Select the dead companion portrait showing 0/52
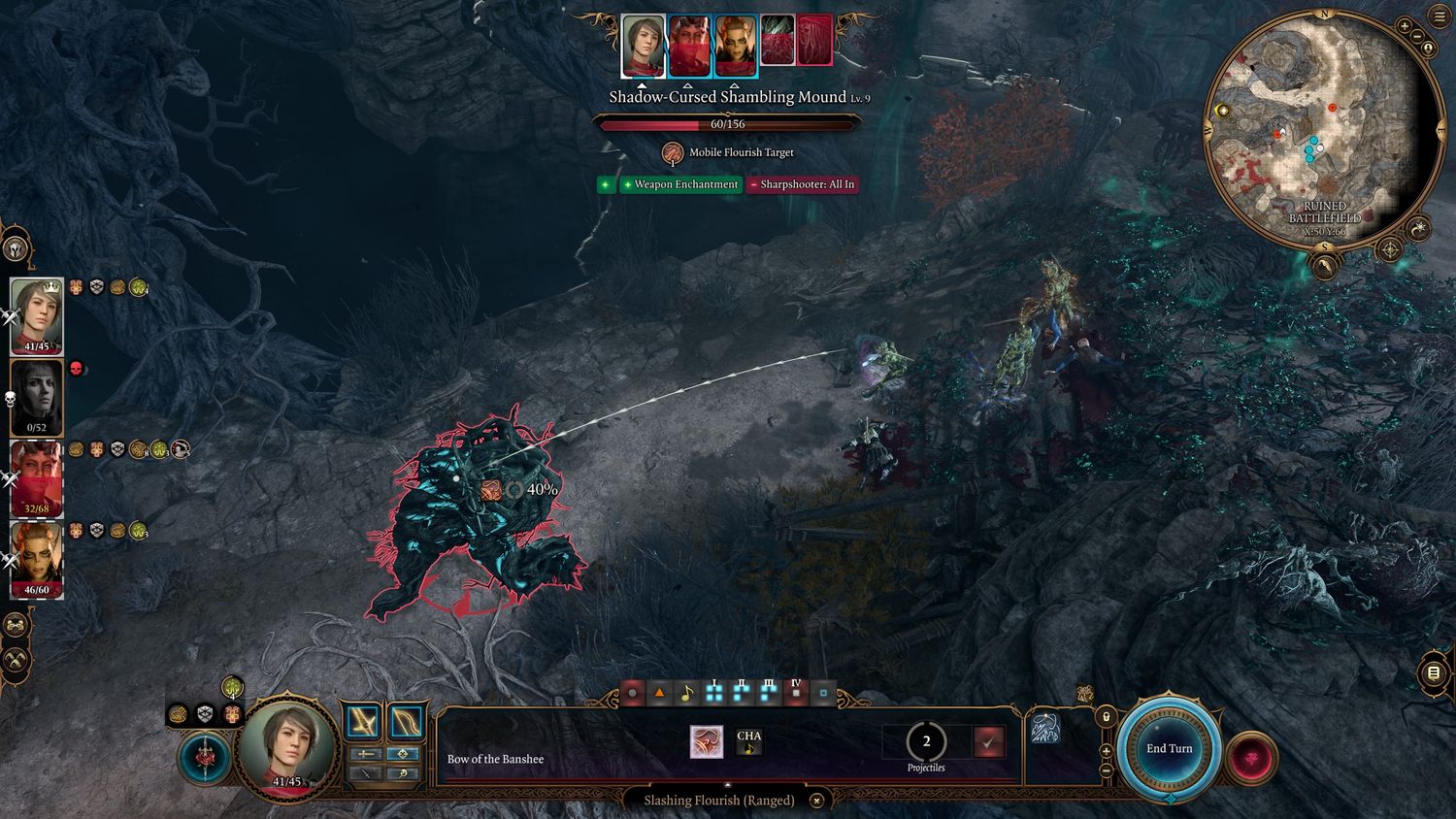Image resolution: width=1456 pixels, height=819 pixels. [37, 396]
